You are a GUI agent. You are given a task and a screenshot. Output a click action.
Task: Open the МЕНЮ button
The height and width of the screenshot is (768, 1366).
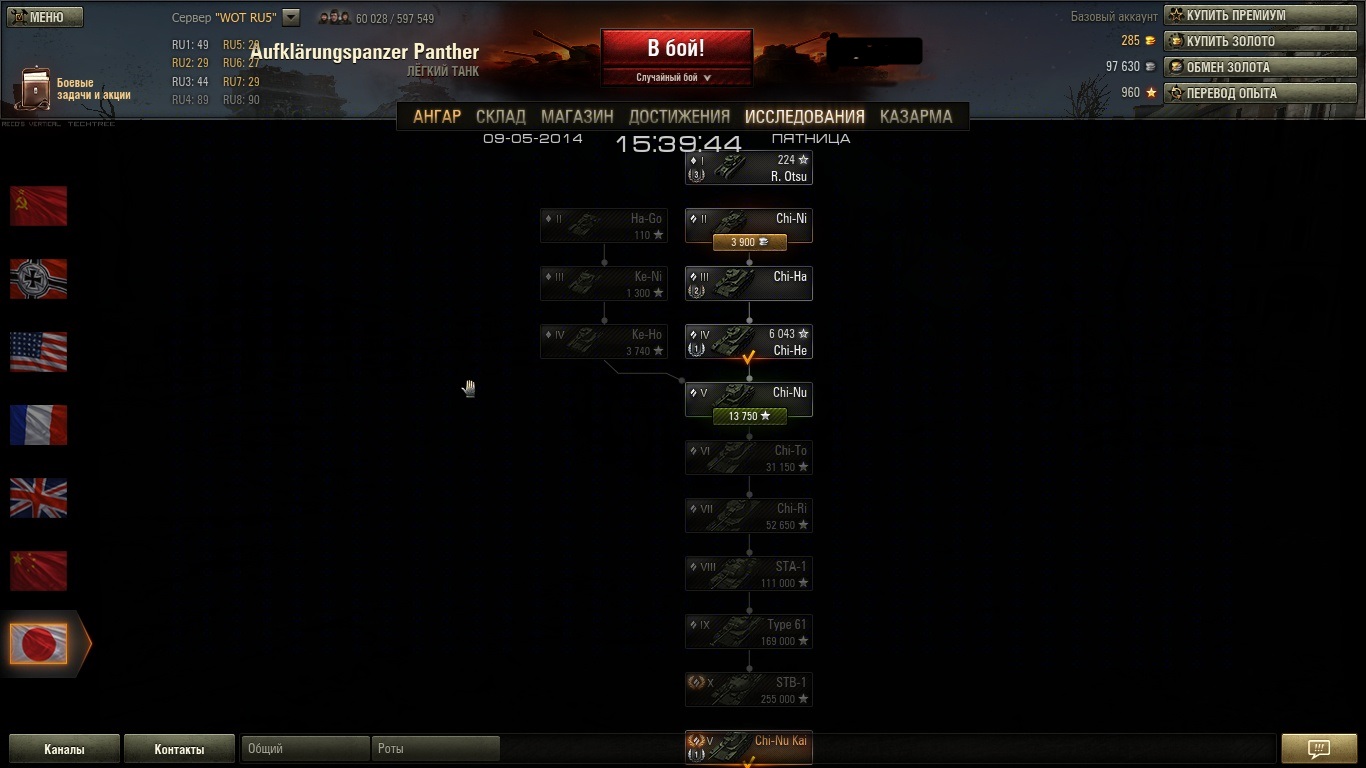coord(46,17)
